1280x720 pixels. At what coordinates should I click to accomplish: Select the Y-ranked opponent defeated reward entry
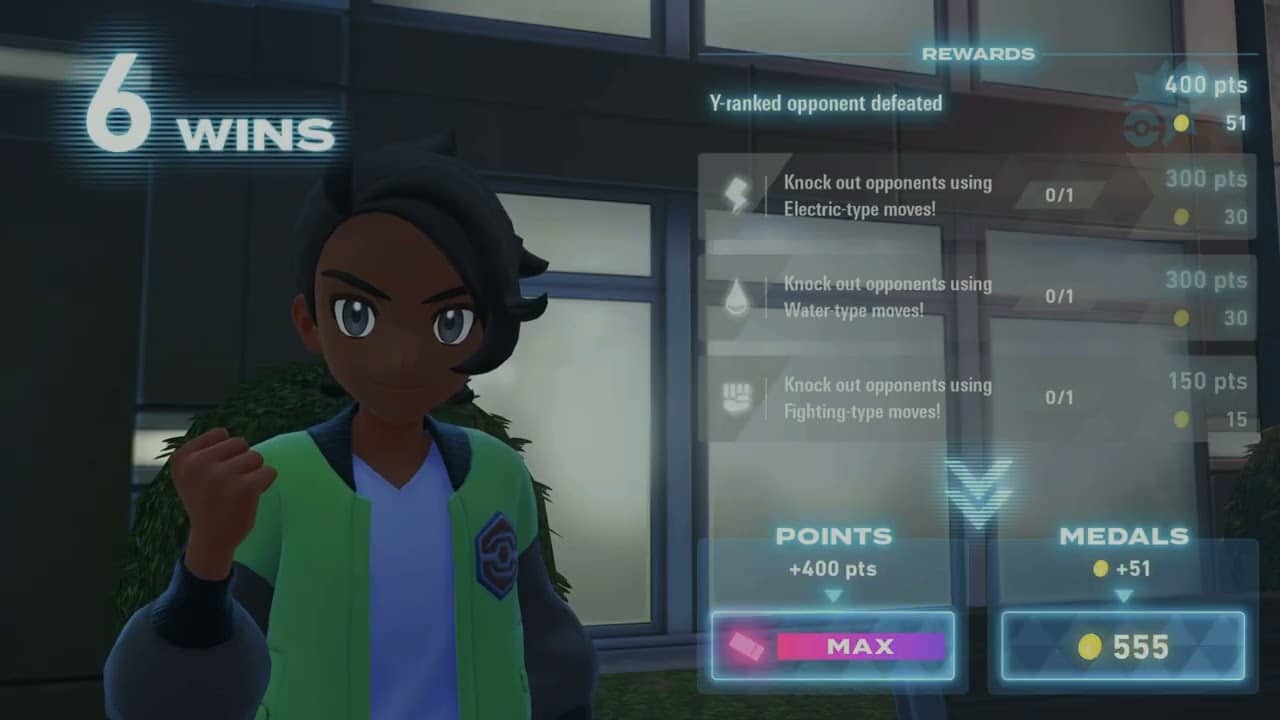pos(826,103)
